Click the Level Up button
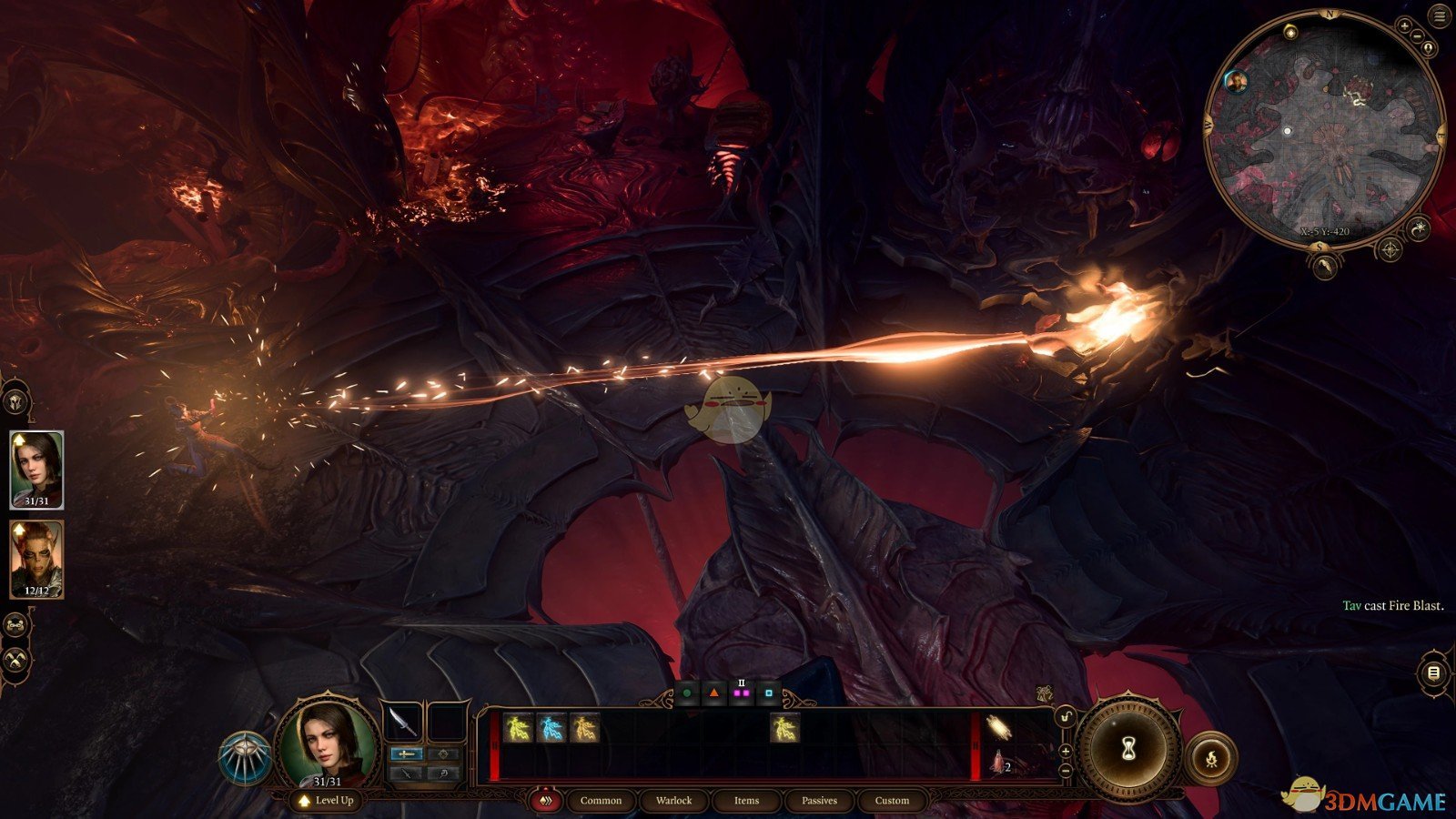The width and height of the screenshot is (1456, 819). pos(326,801)
